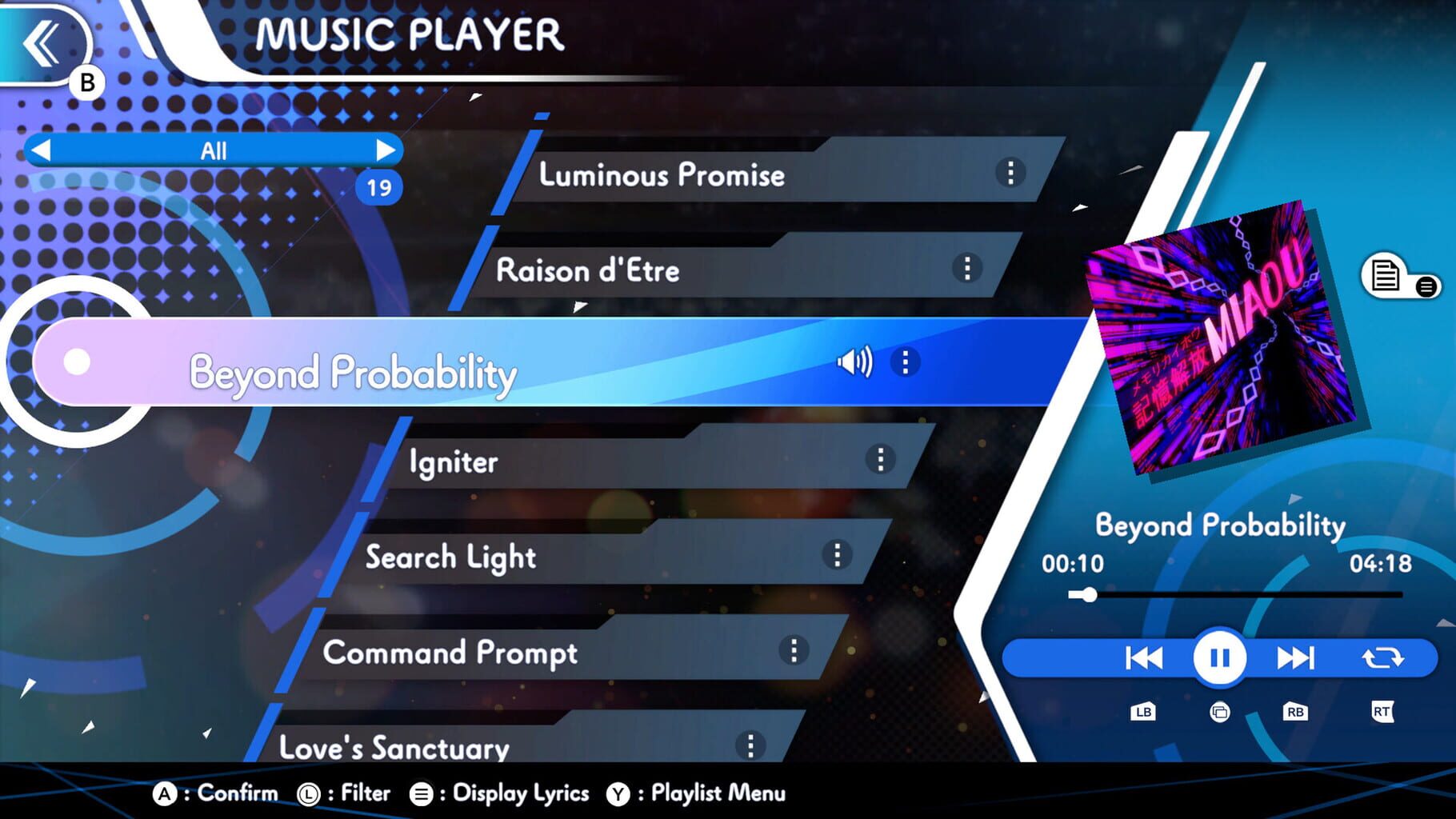The image size is (1456, 819).
Task: Select the RB shoulder button icon
Action: click(x=1296, y=711)
